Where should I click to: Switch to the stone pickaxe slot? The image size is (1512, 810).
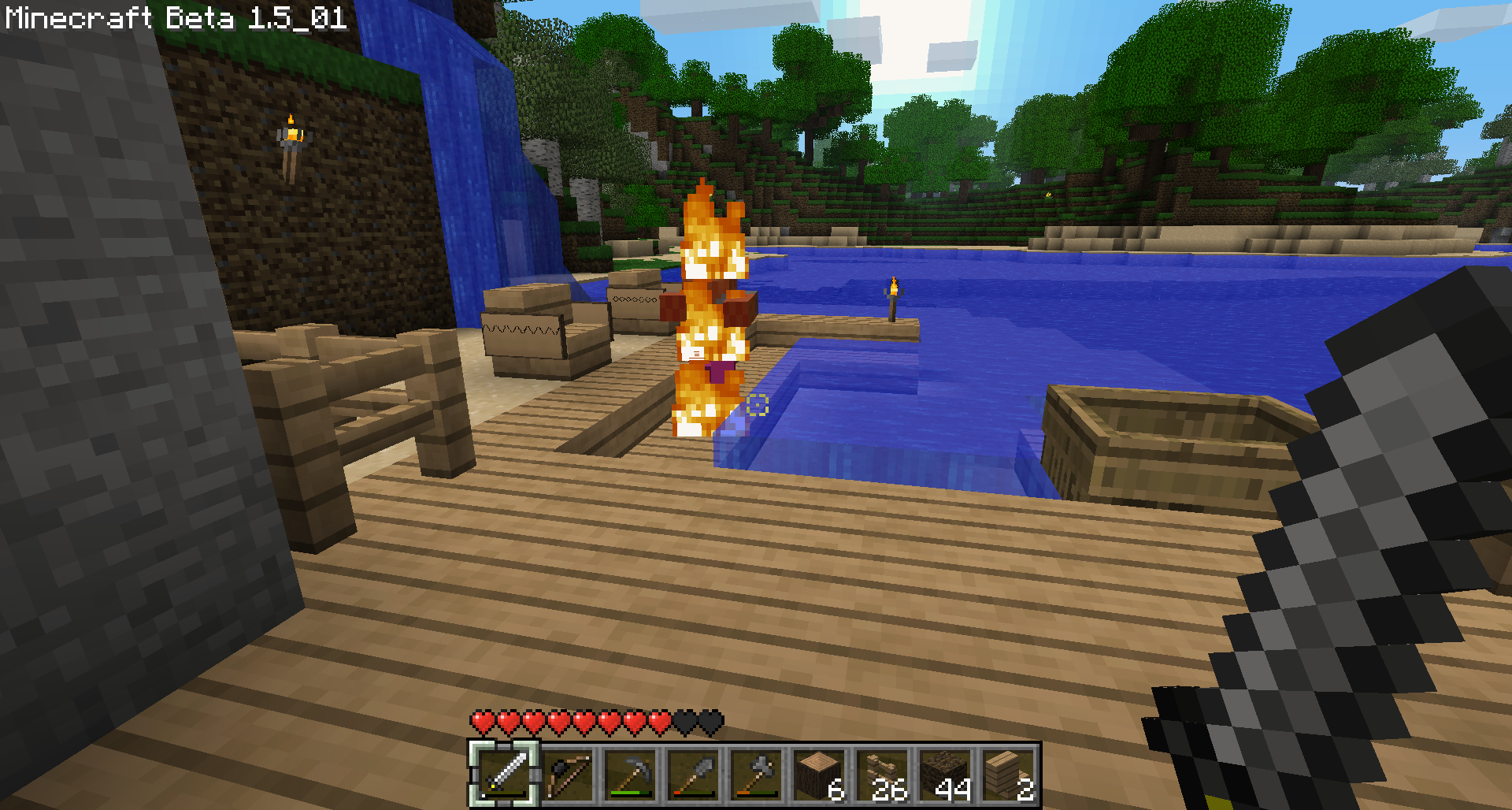(631, 774)
